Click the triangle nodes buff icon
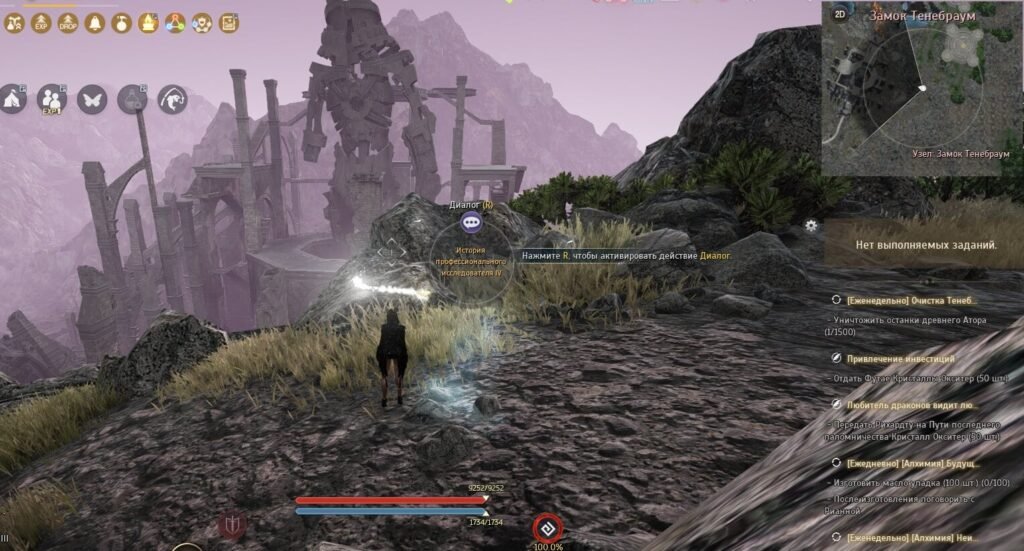1024x551 pixels. [175, 22]
